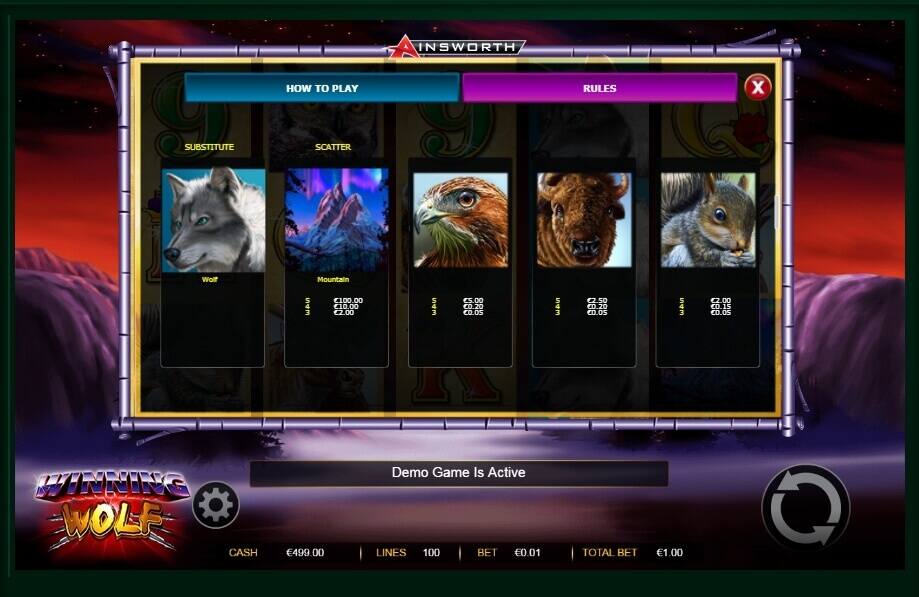Close the paytable with the red X

758,88
